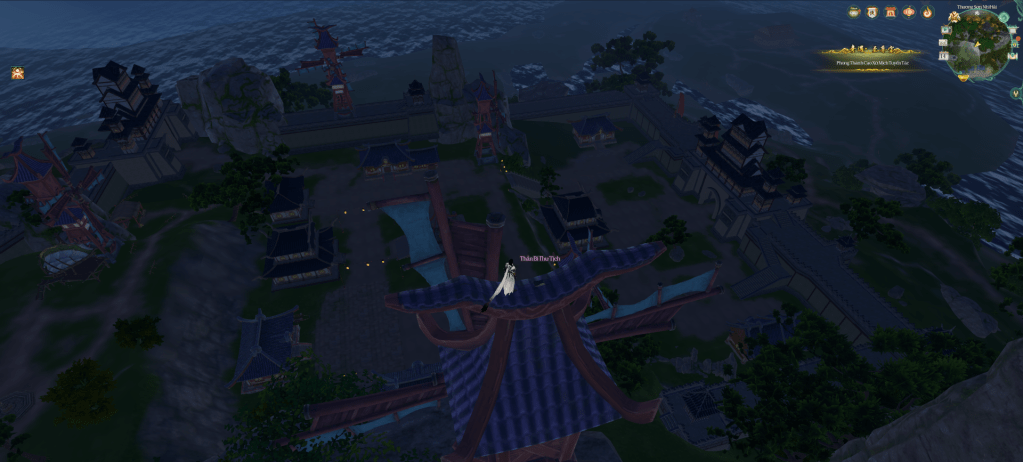
Task: Activate the orange flame swirl icon
Action: (927, 12)
